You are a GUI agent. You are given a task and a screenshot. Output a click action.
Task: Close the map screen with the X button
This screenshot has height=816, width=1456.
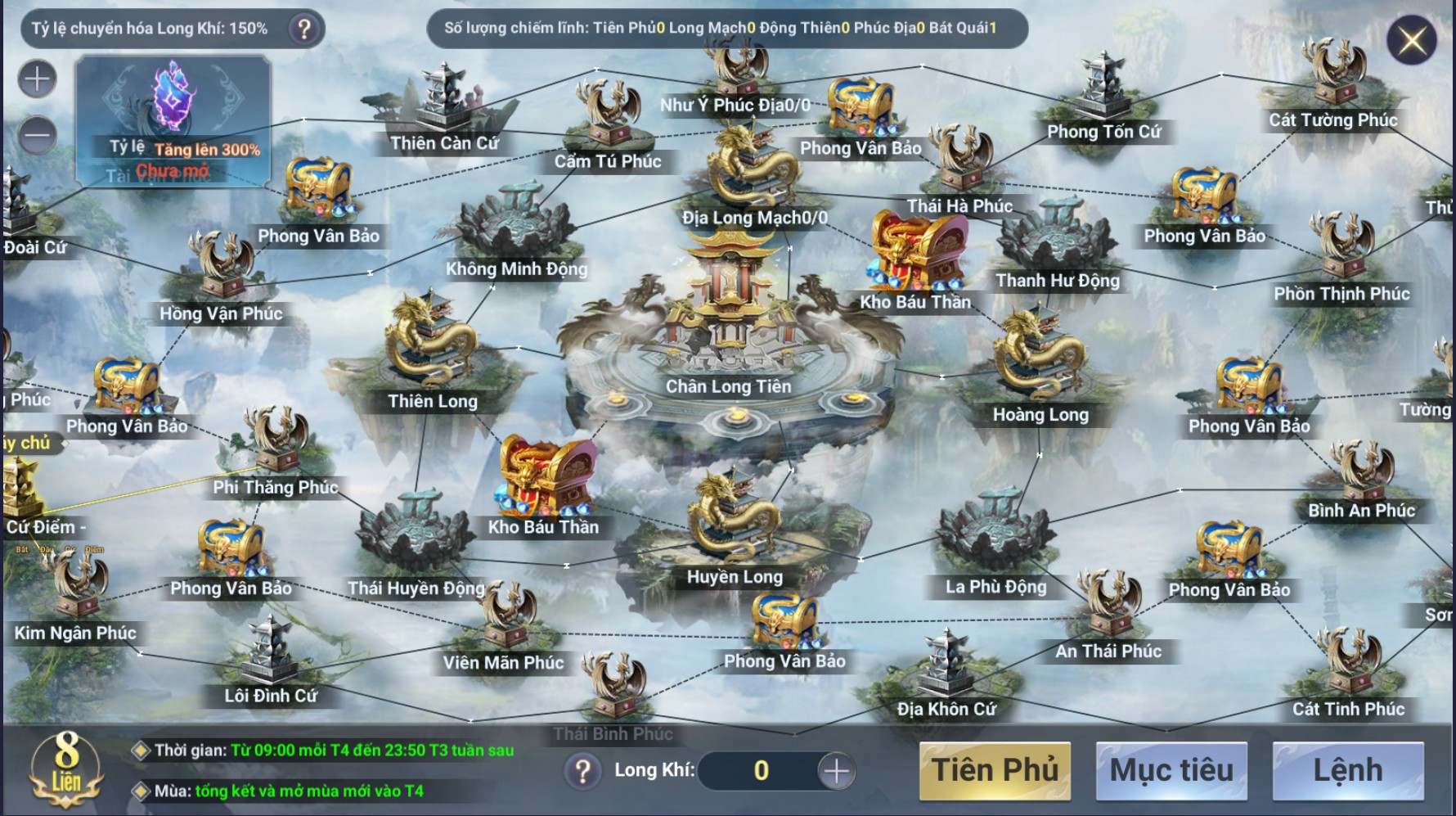[x=1412, y=40]
